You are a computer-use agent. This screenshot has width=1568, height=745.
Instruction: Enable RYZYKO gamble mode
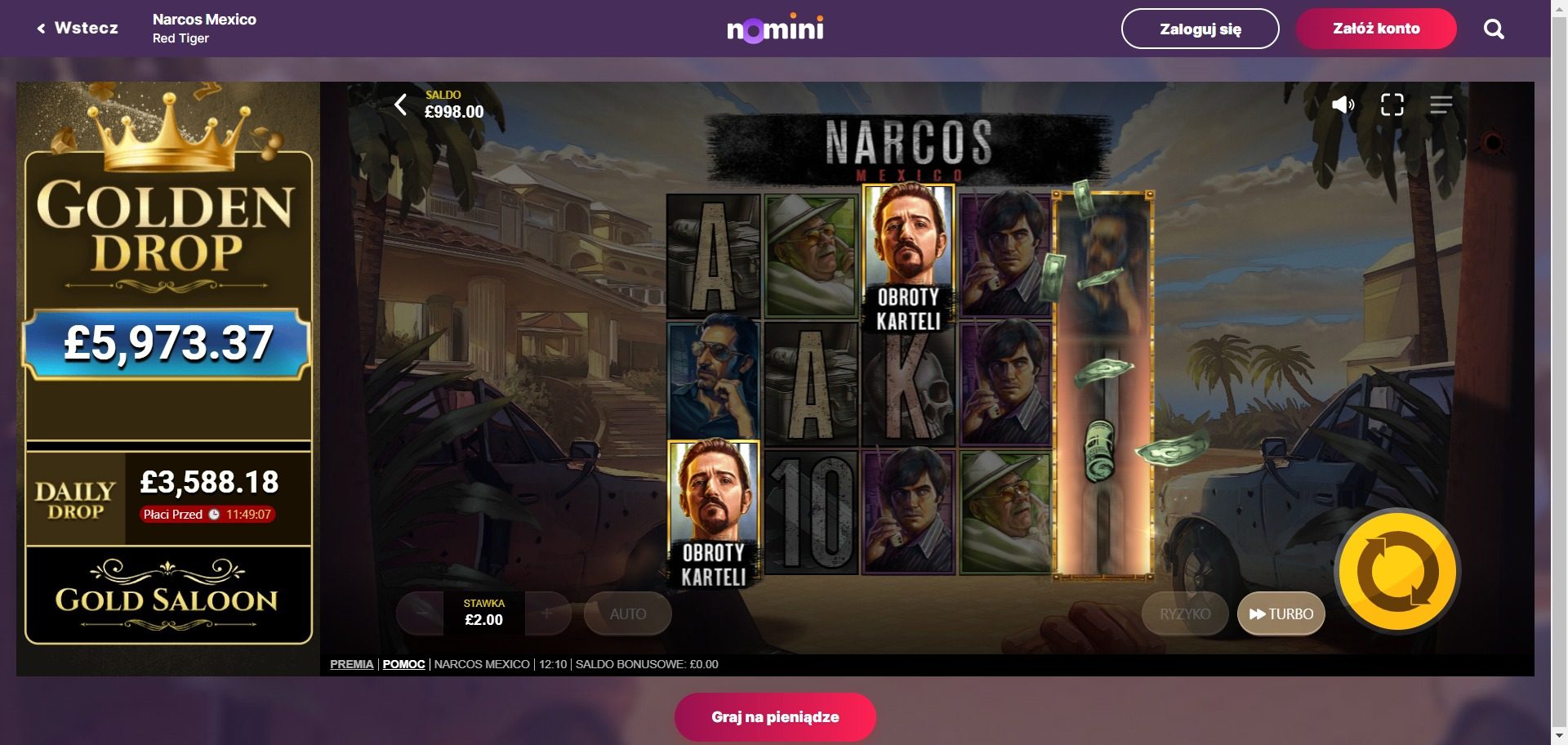(1184, 613)
